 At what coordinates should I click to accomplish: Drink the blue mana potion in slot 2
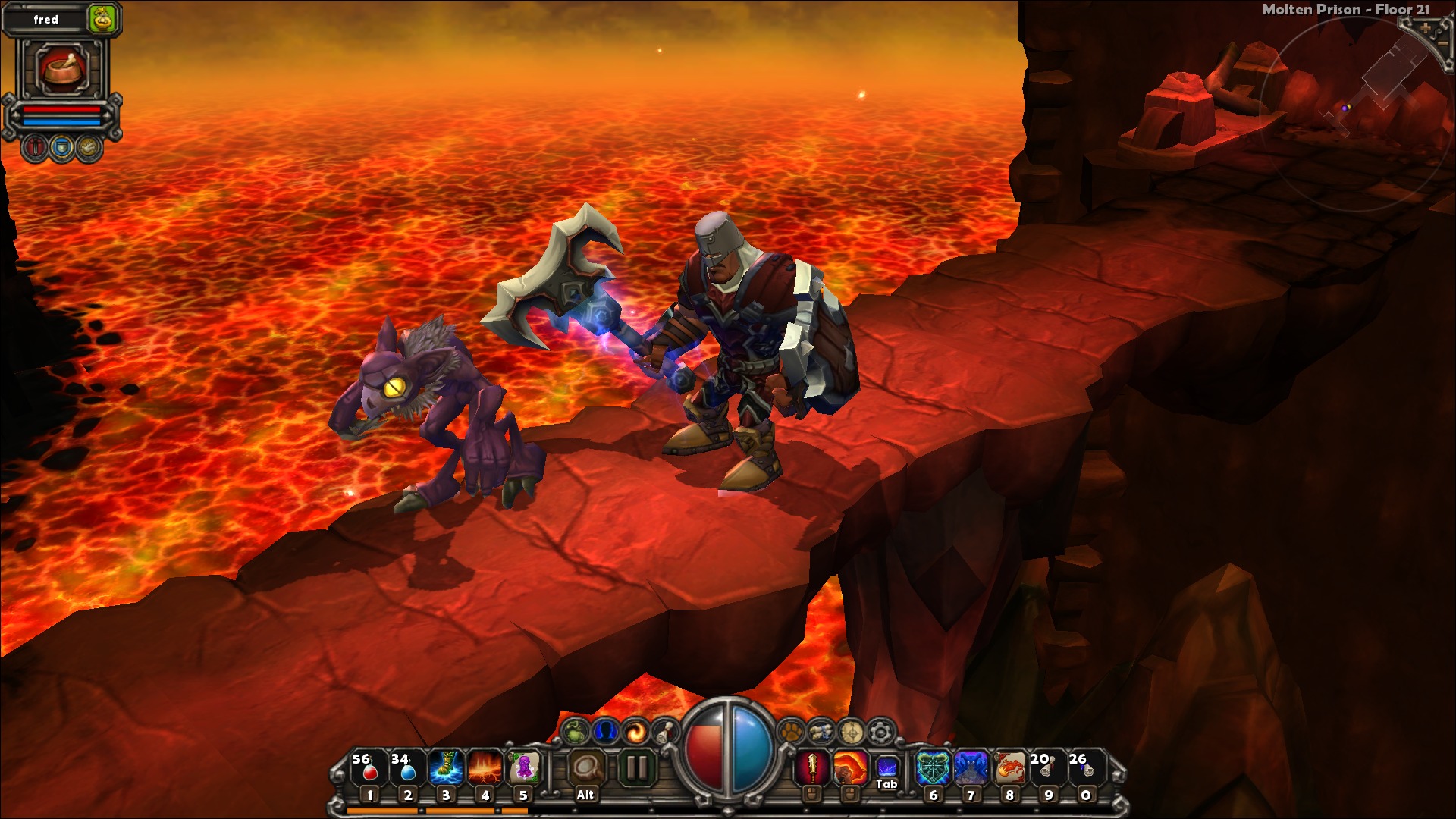click(x=407, y=768)
